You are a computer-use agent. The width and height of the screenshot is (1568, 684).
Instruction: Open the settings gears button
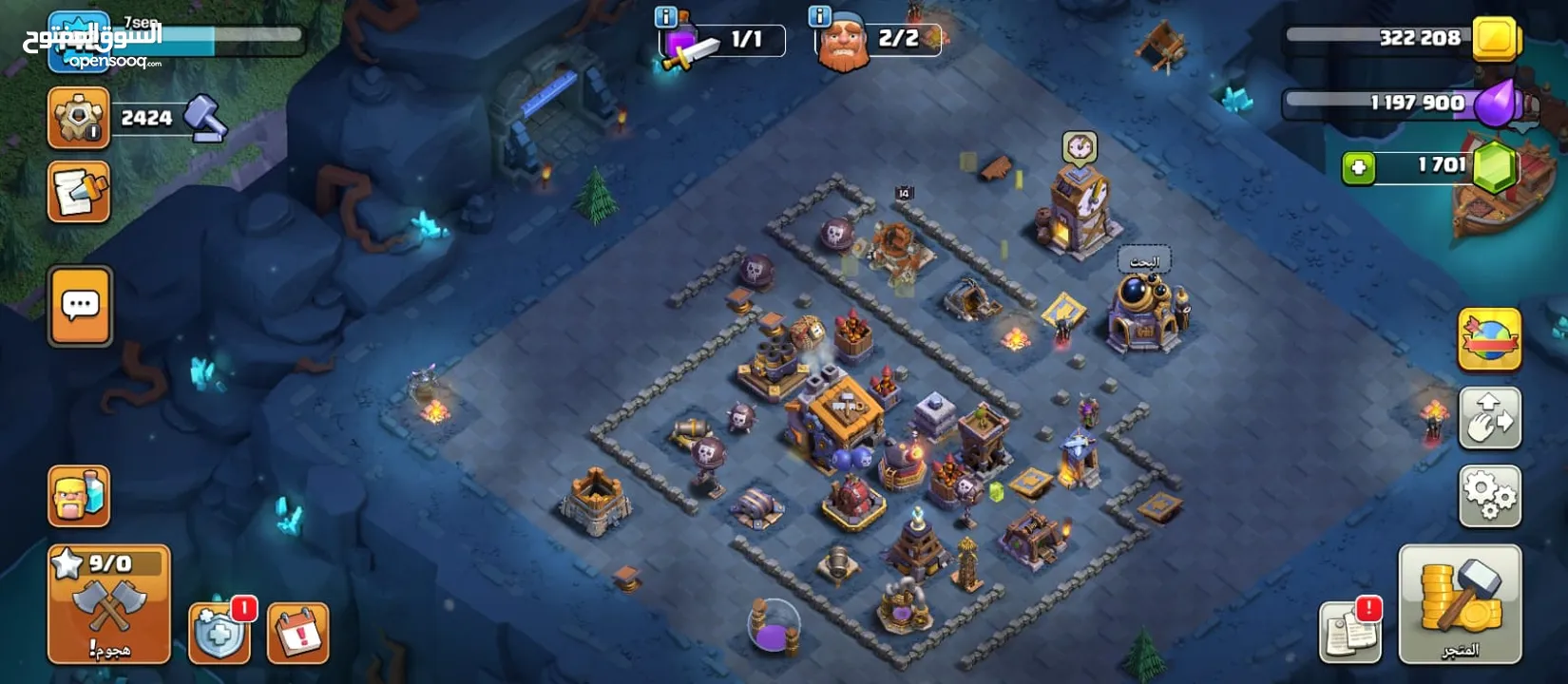1489,495
